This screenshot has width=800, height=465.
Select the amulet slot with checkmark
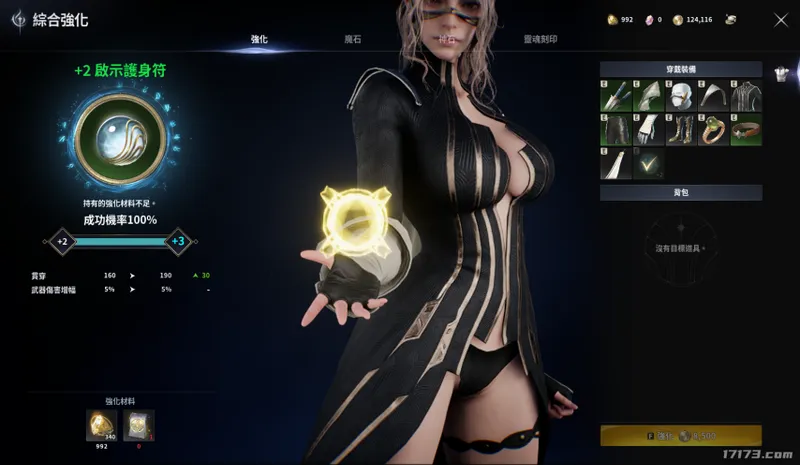(x=648, y=163)
